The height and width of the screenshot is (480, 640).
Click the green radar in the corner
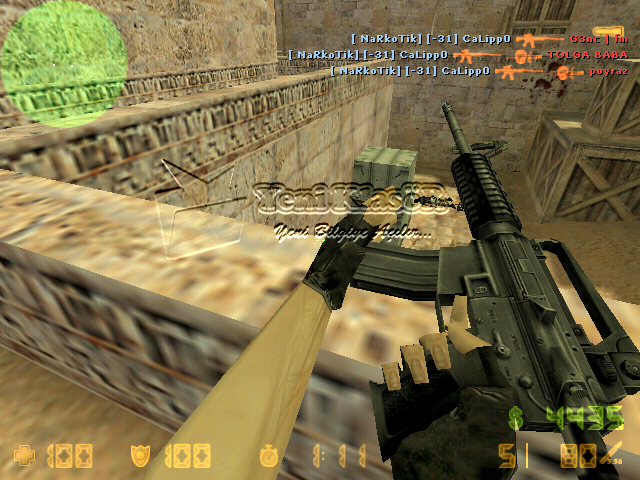(x=63, y=65)
